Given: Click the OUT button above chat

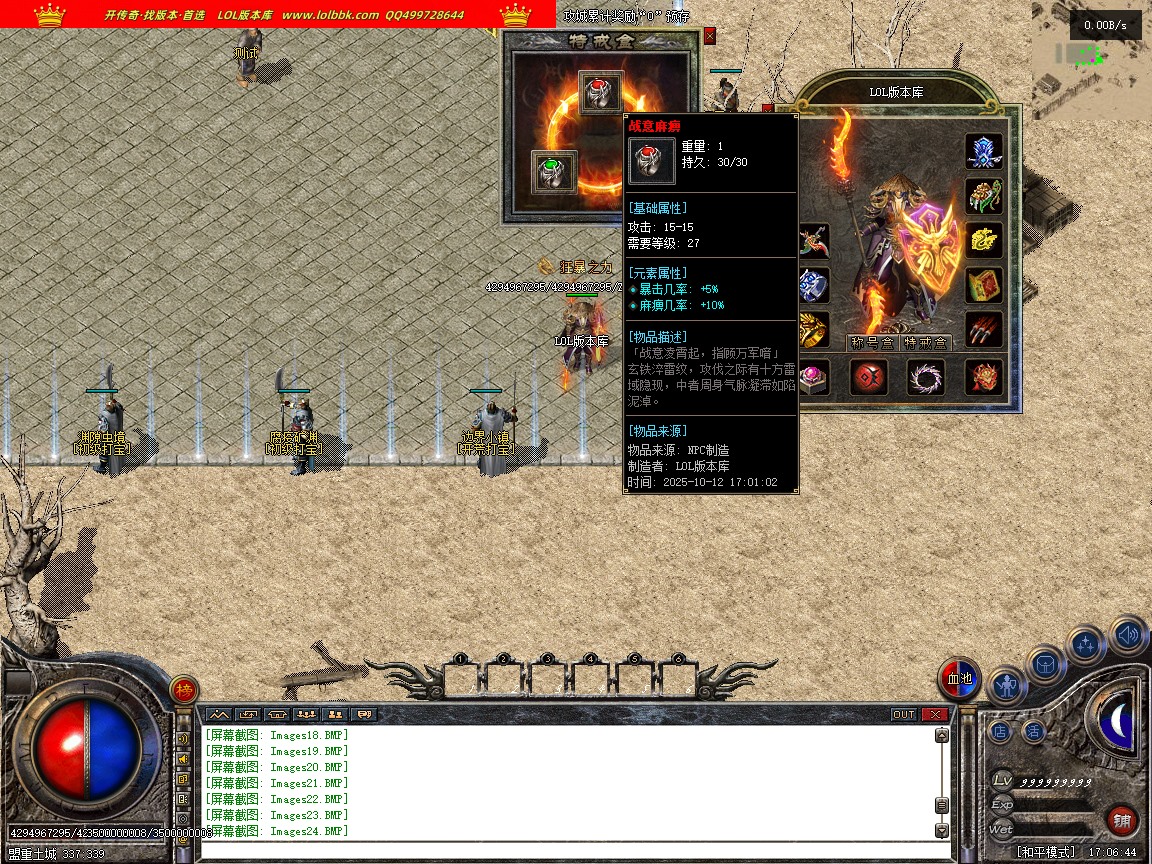Looking at the screenshot, I should [x=903, y=714].
